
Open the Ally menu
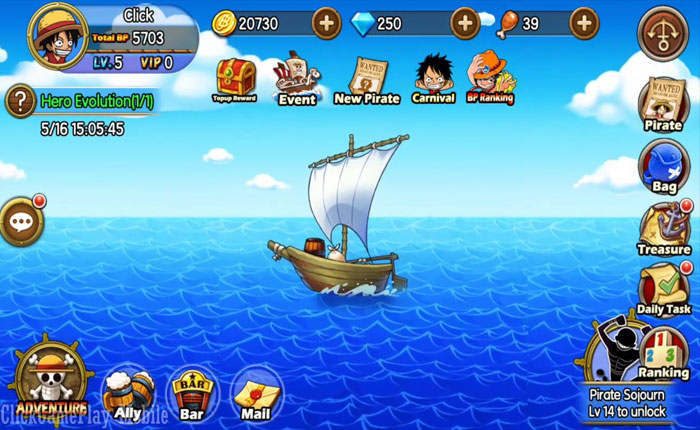[129, 391]
